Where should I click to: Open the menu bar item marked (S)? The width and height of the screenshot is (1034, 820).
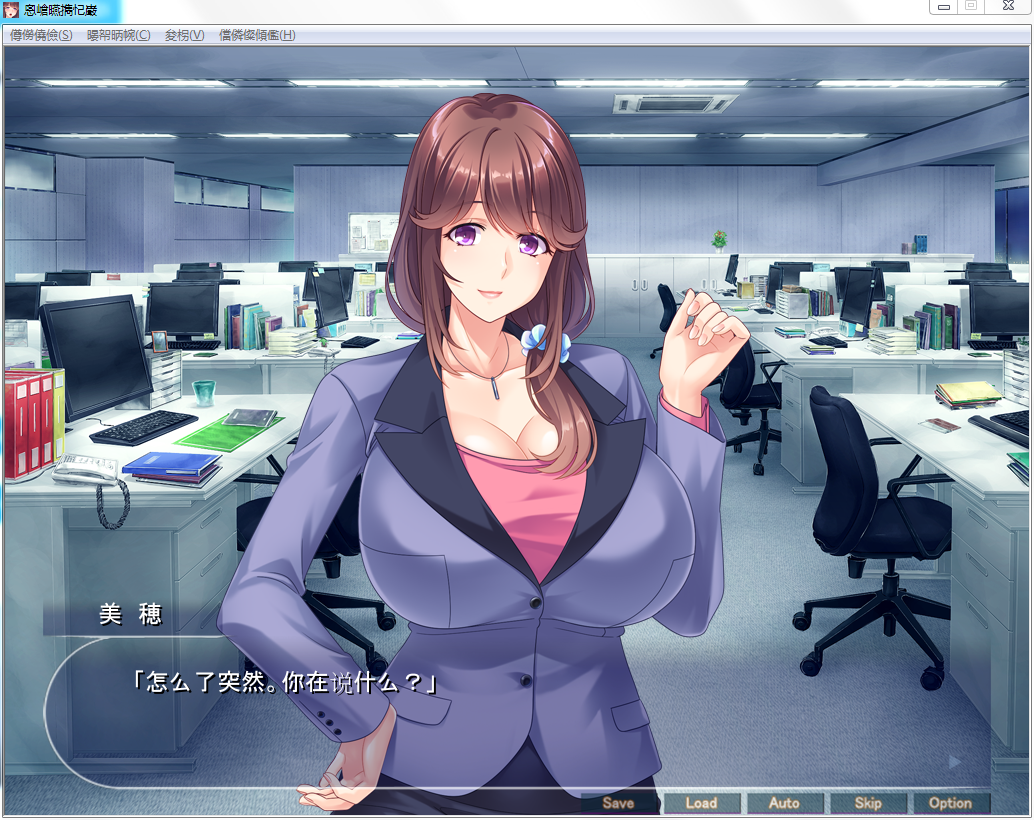[x=41, y=35]
